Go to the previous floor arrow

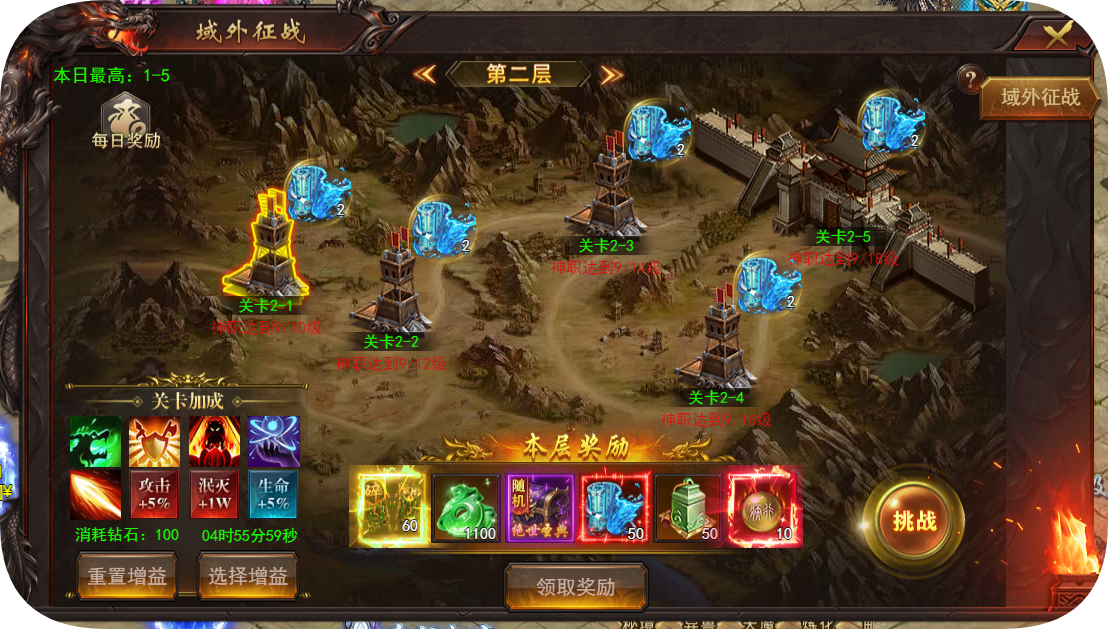(424, 74)
